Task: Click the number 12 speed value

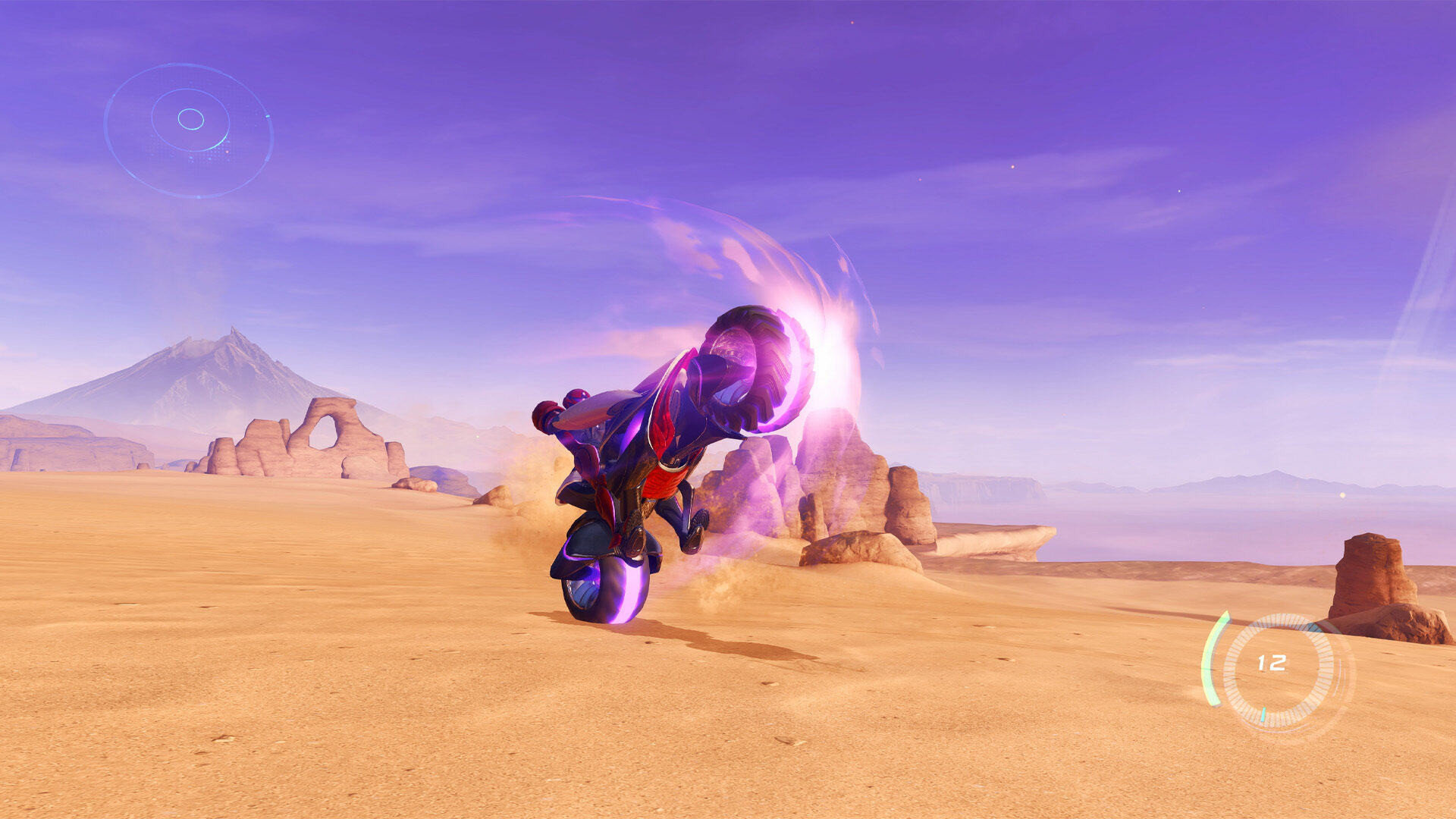Action: tap(1272, 662)
